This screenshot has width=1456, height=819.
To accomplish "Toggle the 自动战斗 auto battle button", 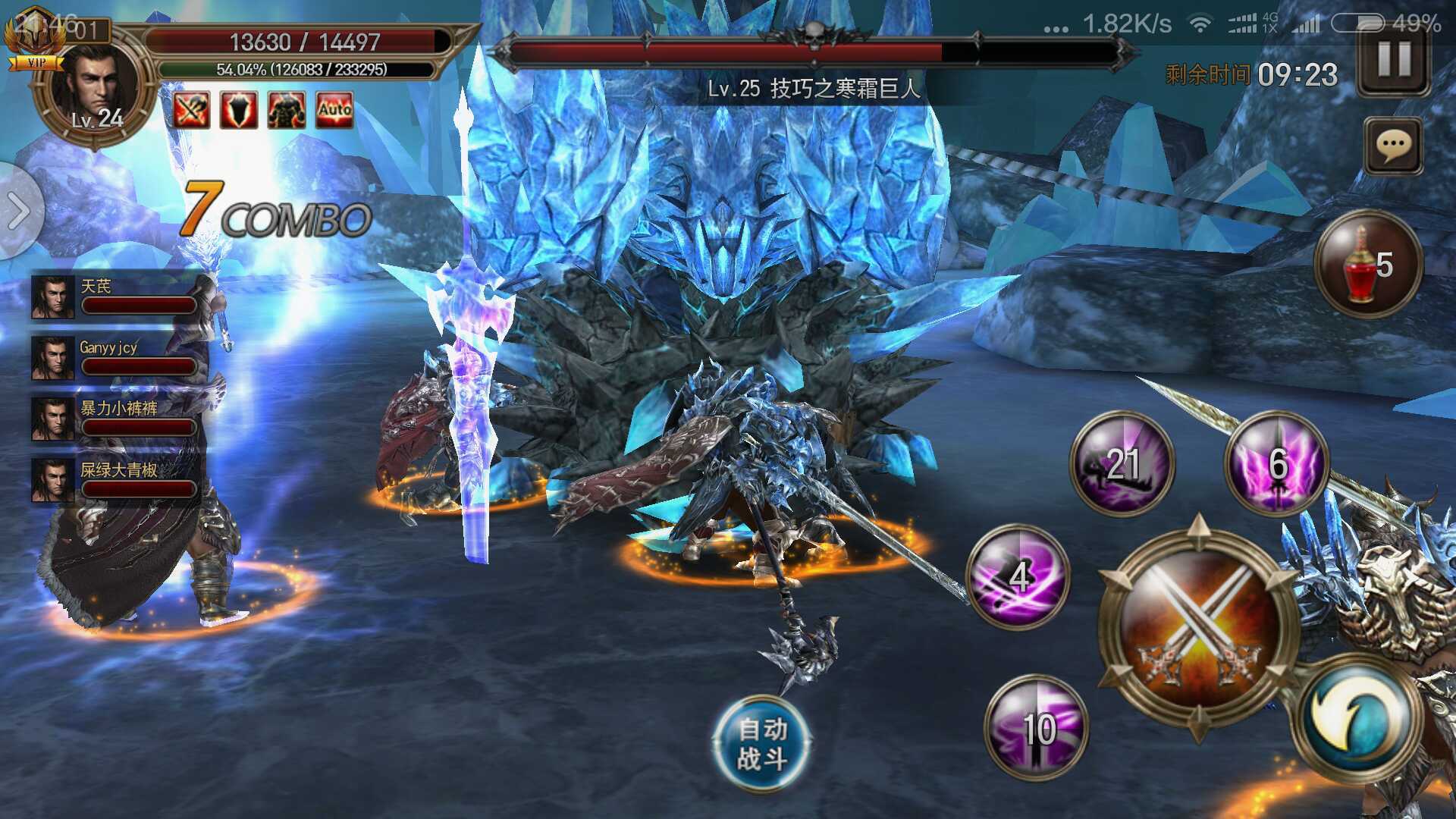I will [762, 742].
